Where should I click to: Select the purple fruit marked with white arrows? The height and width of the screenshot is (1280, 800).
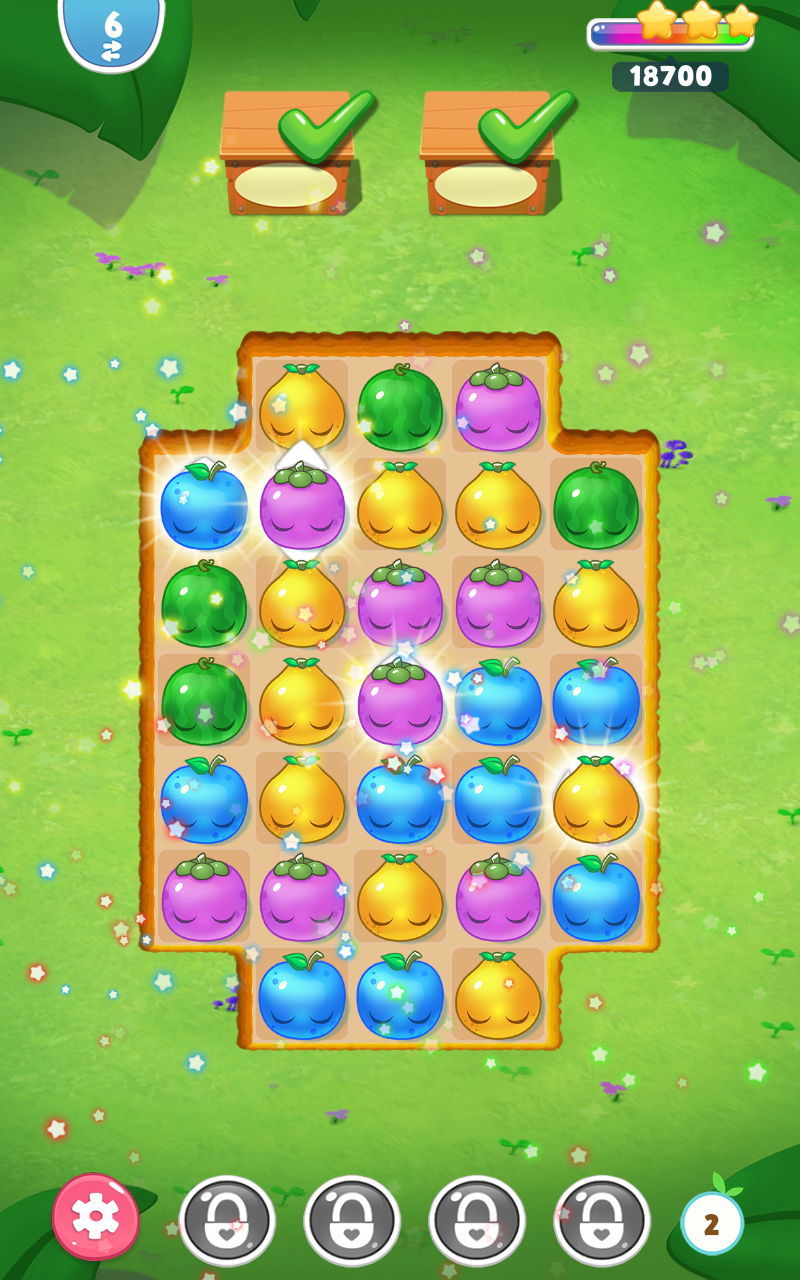302,506
